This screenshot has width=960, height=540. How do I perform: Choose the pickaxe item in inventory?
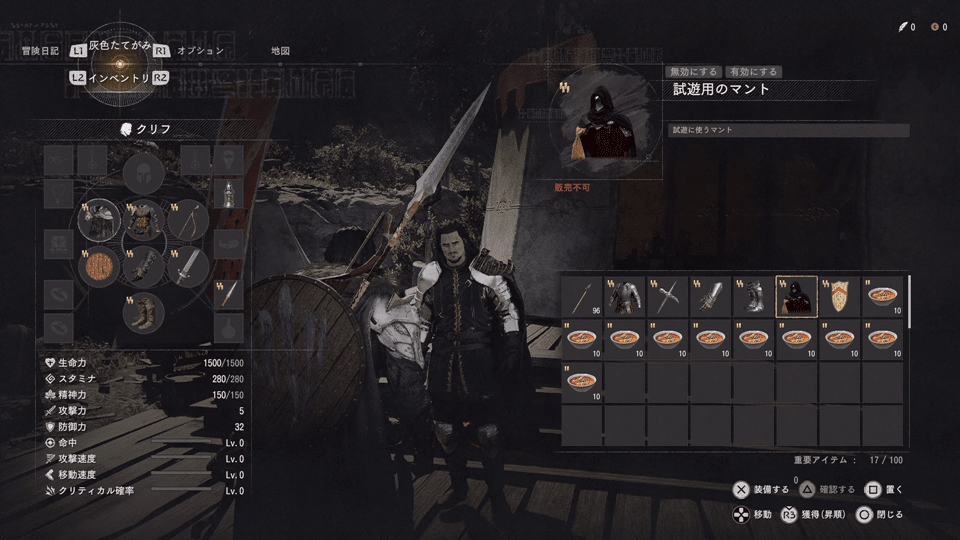pyautogui.click(x=668, y=297)
